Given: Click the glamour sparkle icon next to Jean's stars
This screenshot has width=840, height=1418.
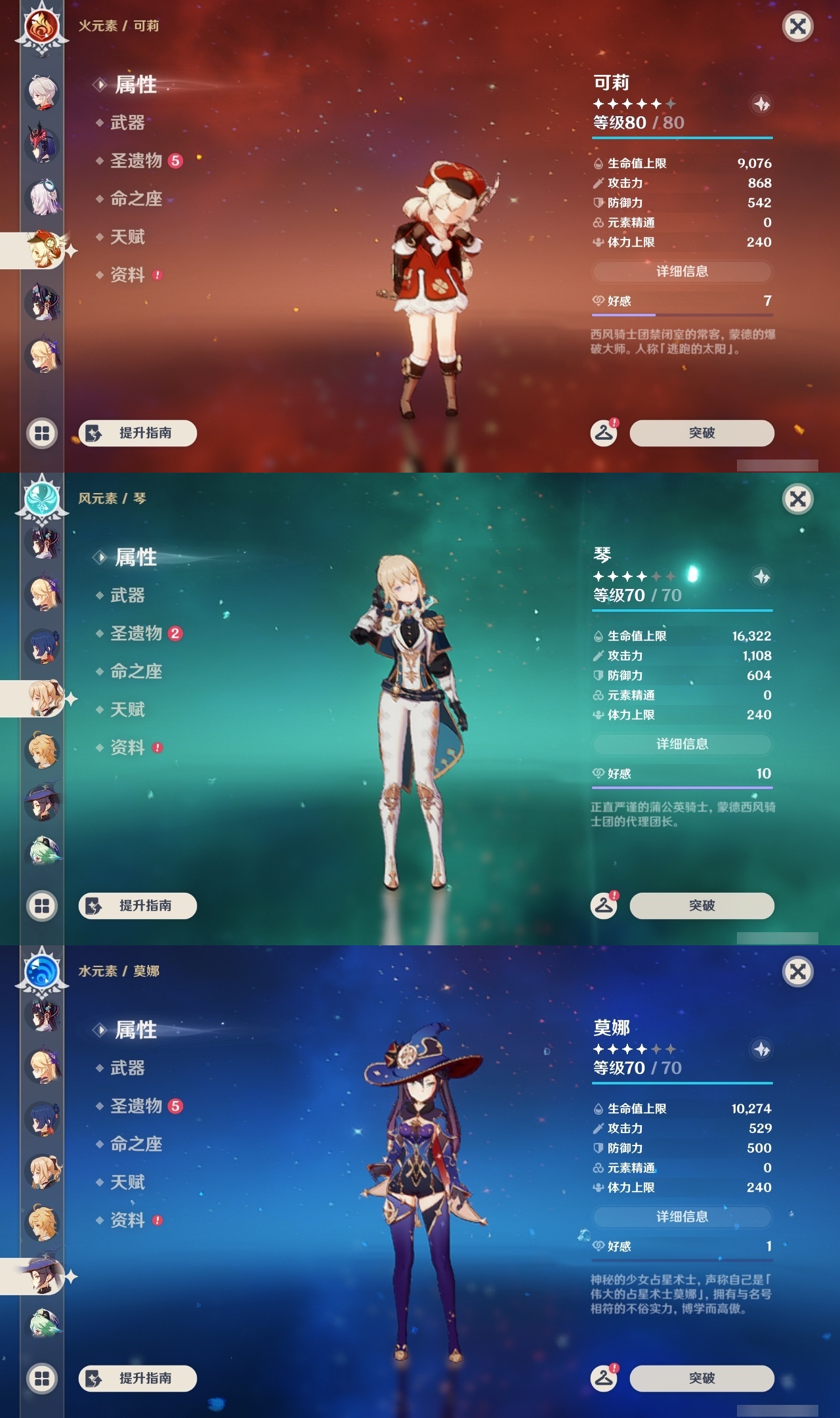Looking at the screenshot, I should click(760, 576).
